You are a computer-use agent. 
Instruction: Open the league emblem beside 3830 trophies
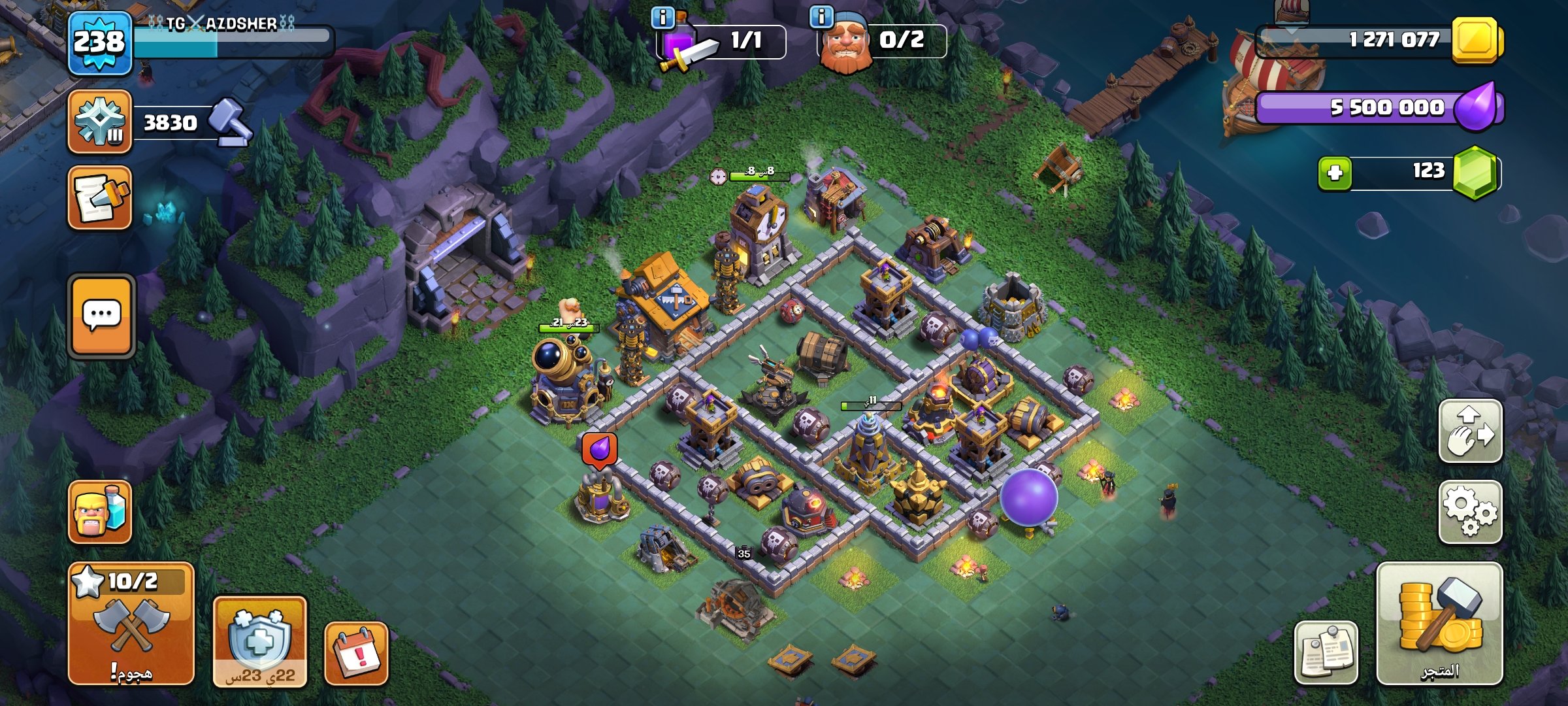pos(99,122)
